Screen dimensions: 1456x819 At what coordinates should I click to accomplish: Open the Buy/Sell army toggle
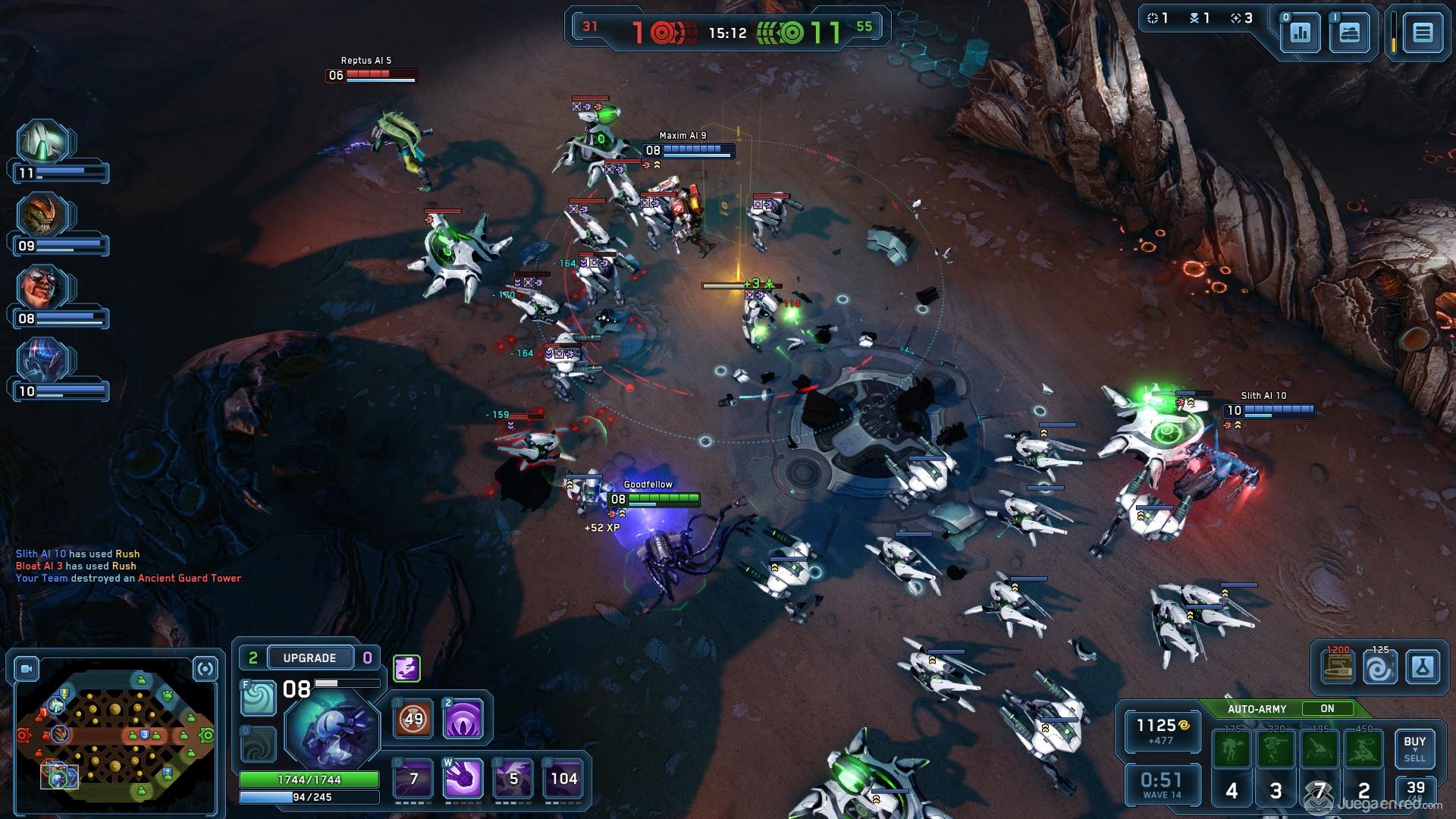(1414, 748)
